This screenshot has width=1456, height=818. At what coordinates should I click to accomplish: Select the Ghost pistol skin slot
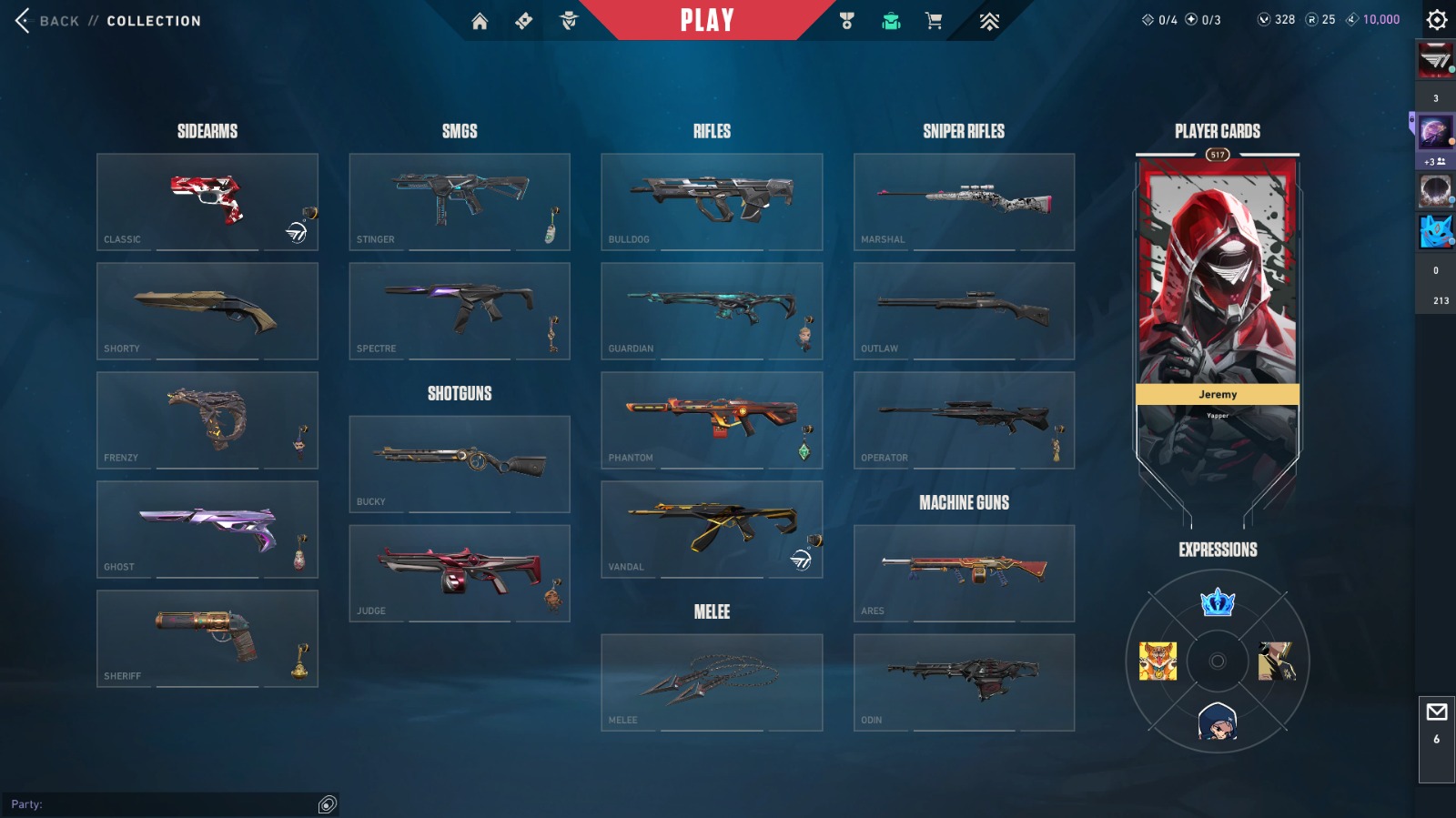coord(207,529)
